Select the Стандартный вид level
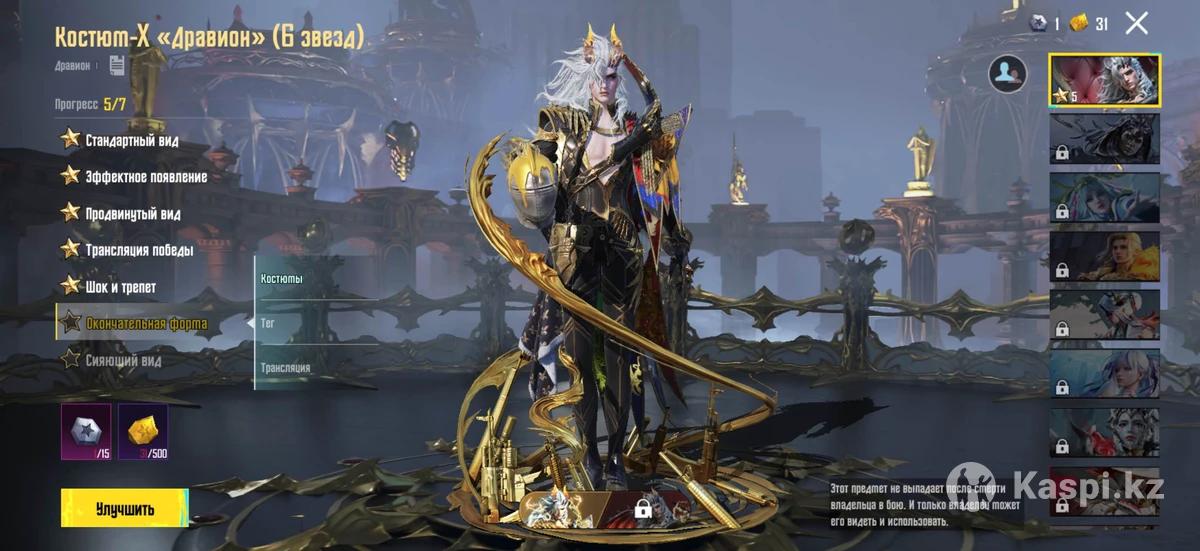Screen dimensions: 1200x551 click(x=131, y=140)
